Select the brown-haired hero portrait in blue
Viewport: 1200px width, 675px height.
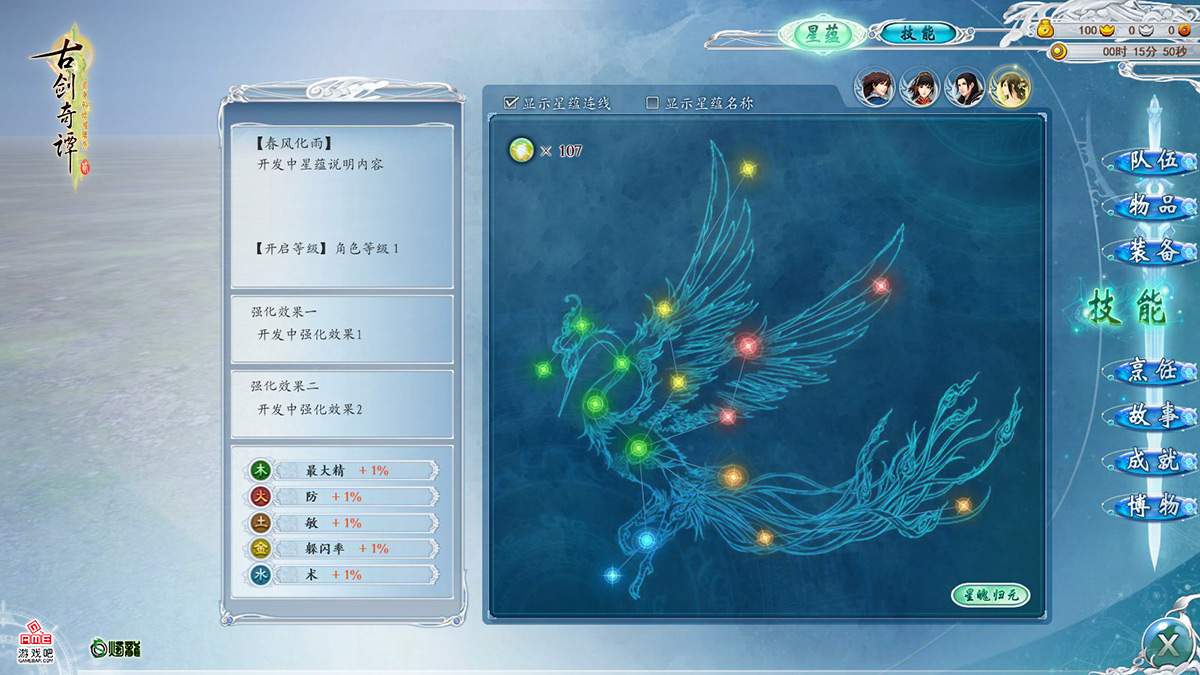[x=874, y=88]
